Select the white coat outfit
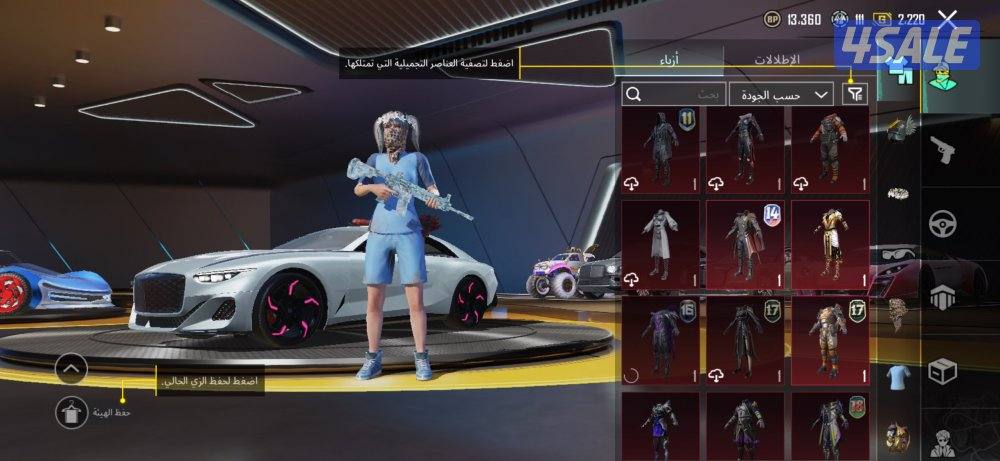This screenshot has width=1000, height=461. pos(661,245)
